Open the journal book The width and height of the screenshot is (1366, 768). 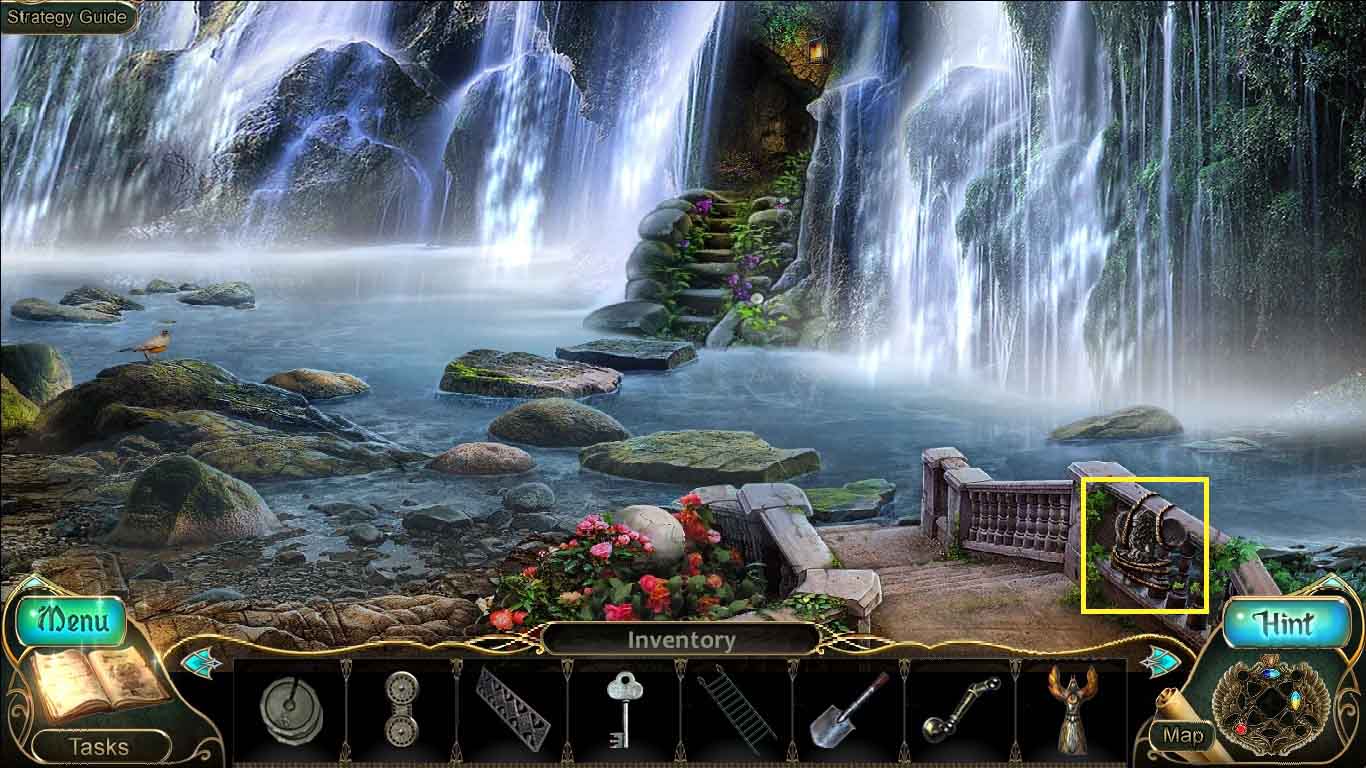[x=95, y=684]
